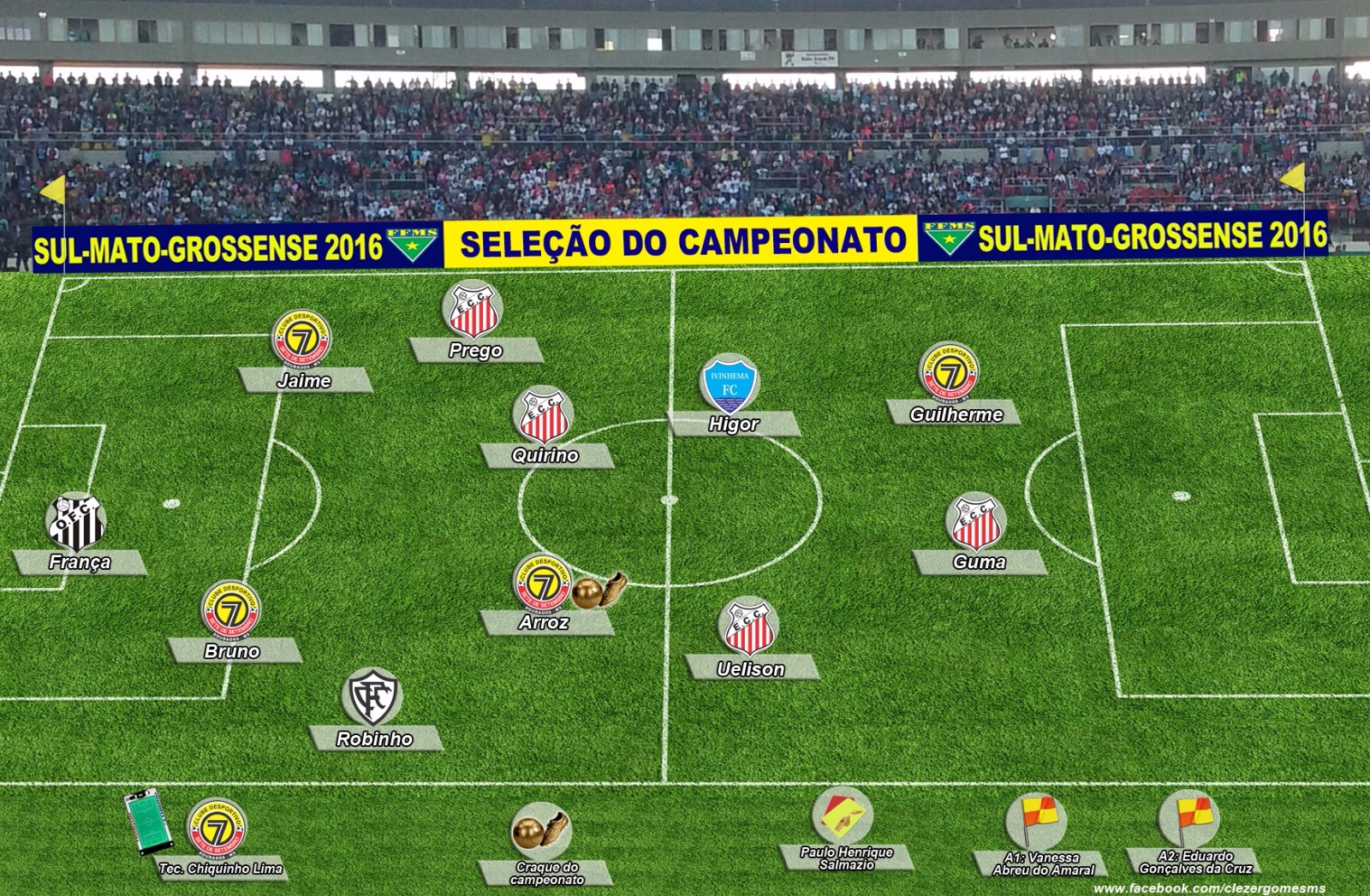Select Bruno's player label
The width and height of the screenshot is (1370, 896).
(232, 651)
